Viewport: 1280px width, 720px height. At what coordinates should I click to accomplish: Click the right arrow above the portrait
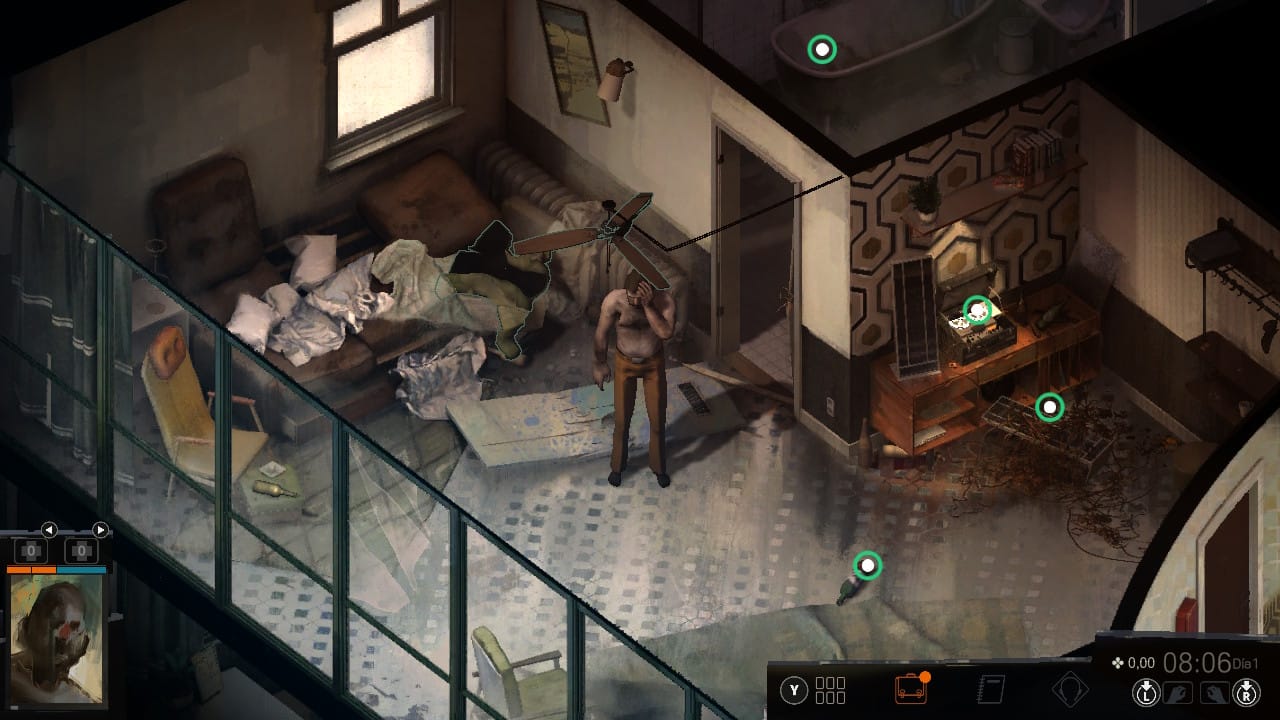point(100,530)
